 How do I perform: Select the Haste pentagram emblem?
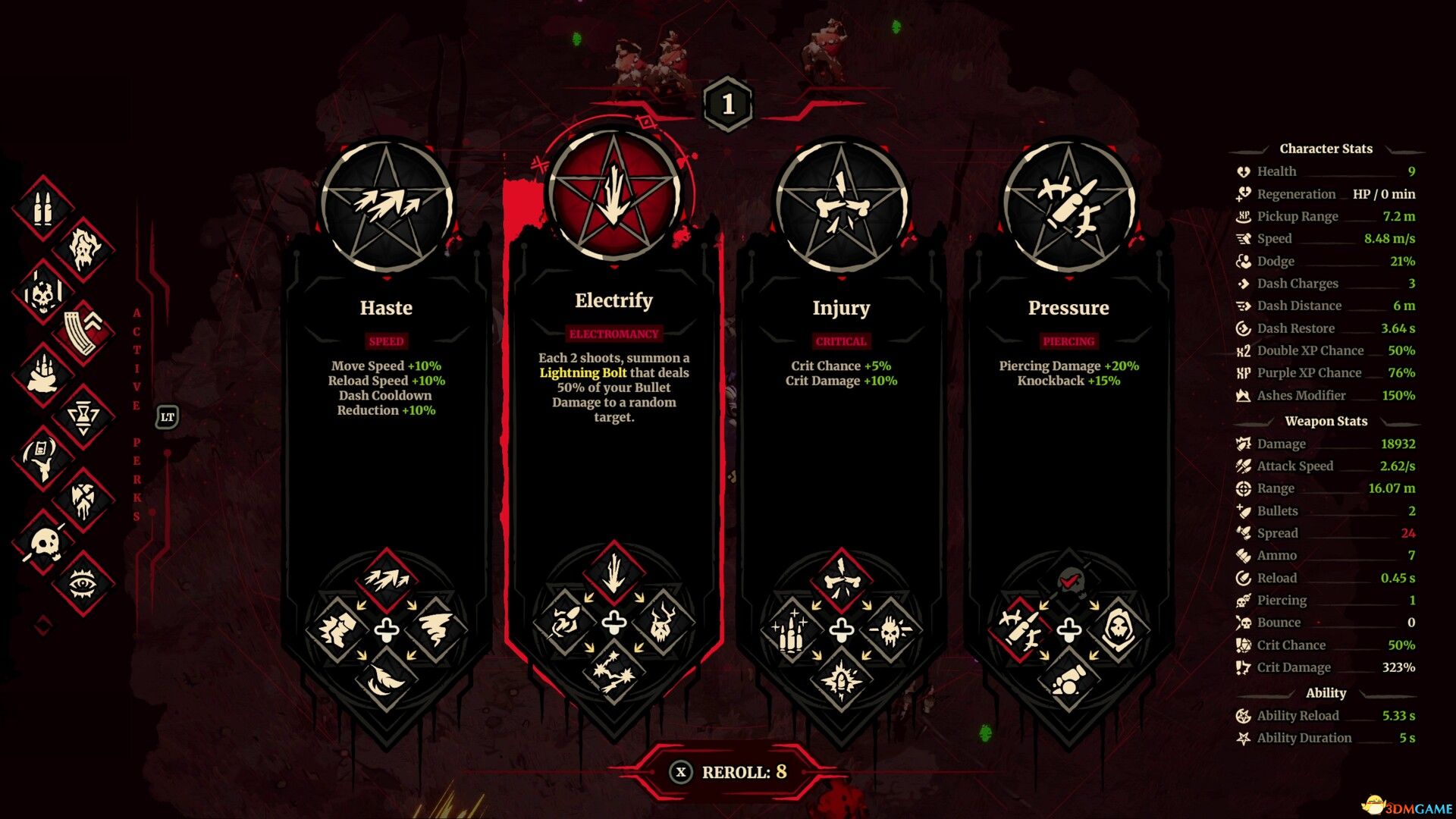(x=386, y=203)
